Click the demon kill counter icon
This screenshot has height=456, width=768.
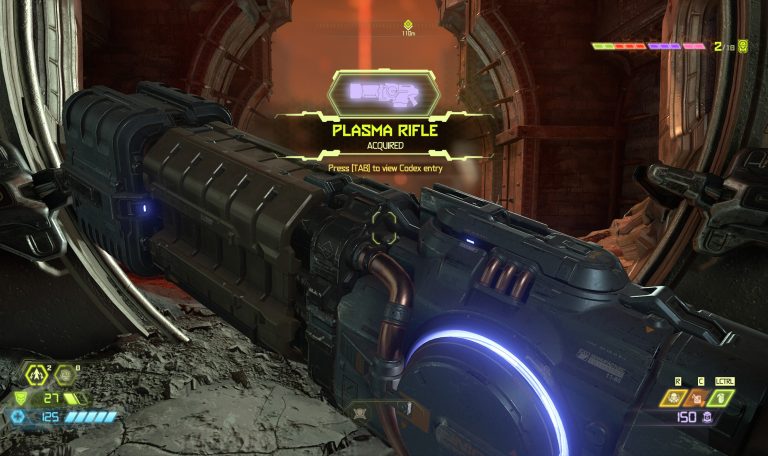pos(743,45)
